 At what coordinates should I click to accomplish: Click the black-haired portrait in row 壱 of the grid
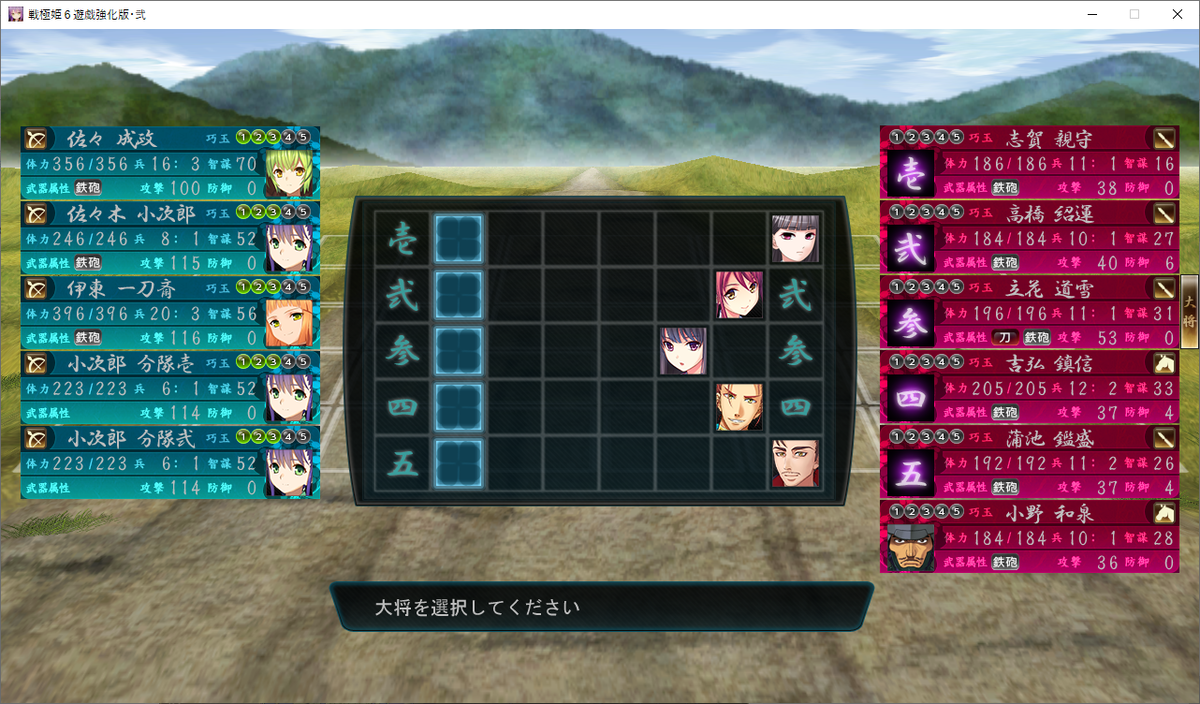(795, 239)
